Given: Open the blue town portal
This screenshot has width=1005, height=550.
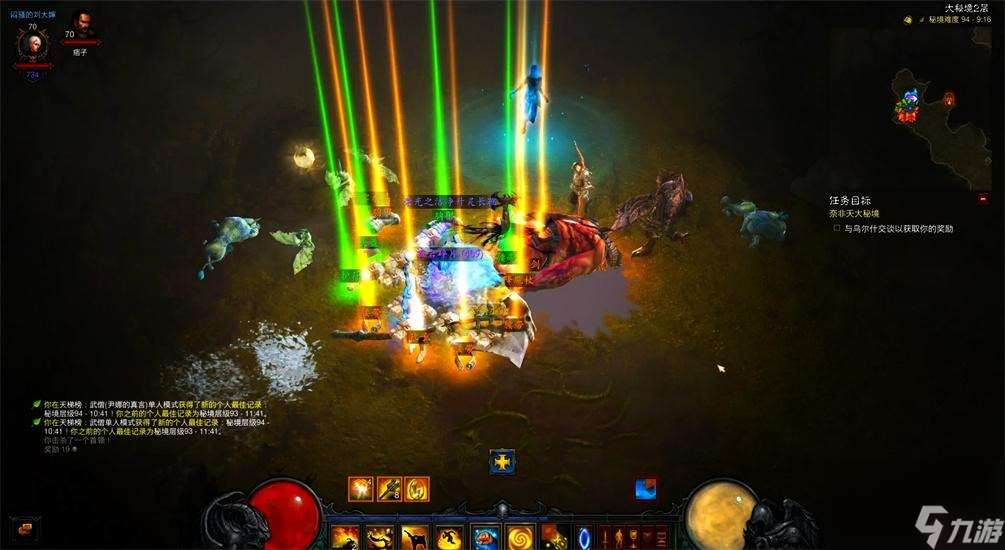Looking at the screenshot, I should pyautogui.click(x=586, y=536).
